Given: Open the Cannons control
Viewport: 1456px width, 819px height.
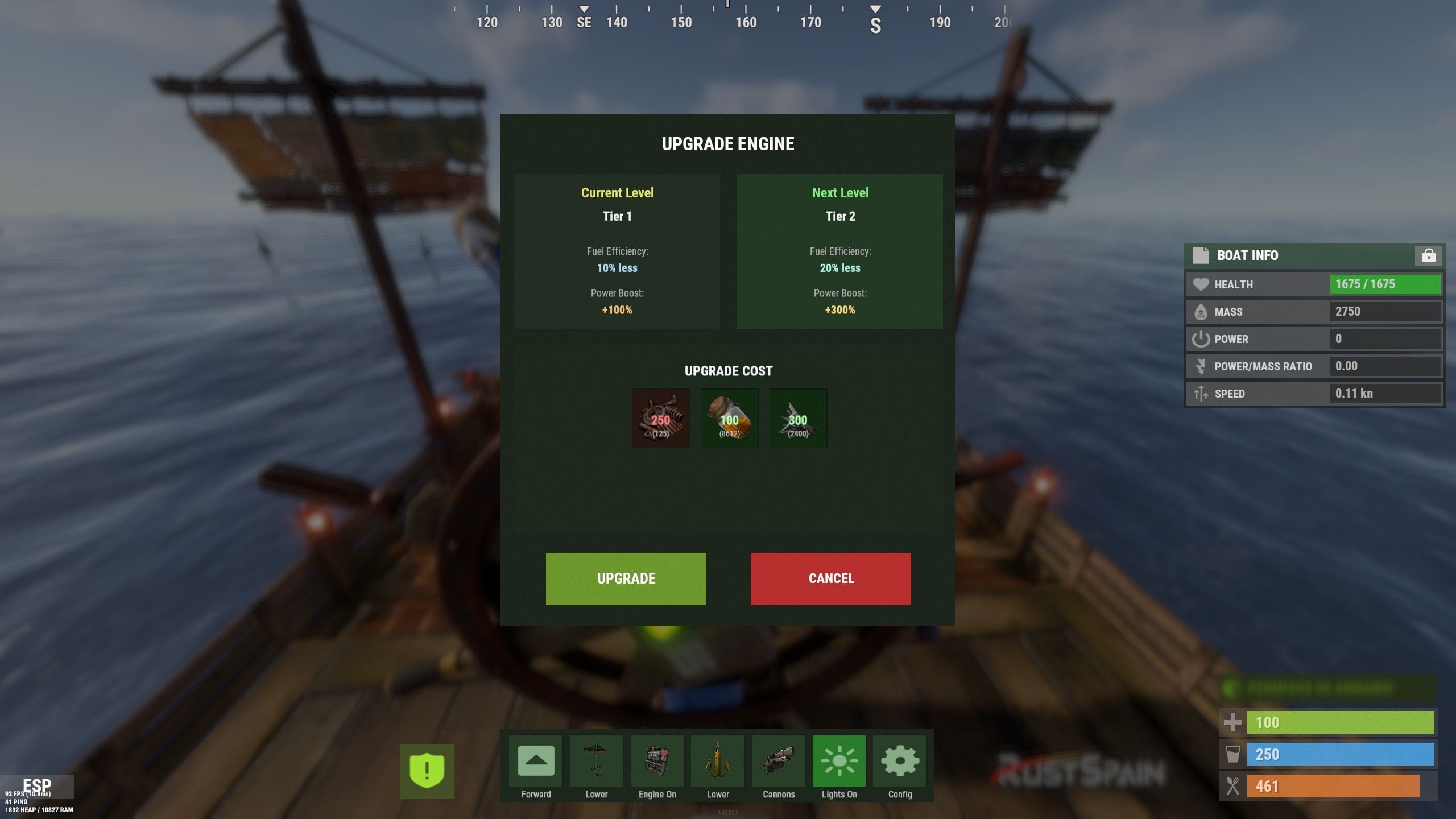Looking at the screenshot, I should click(x=778, y=762).
